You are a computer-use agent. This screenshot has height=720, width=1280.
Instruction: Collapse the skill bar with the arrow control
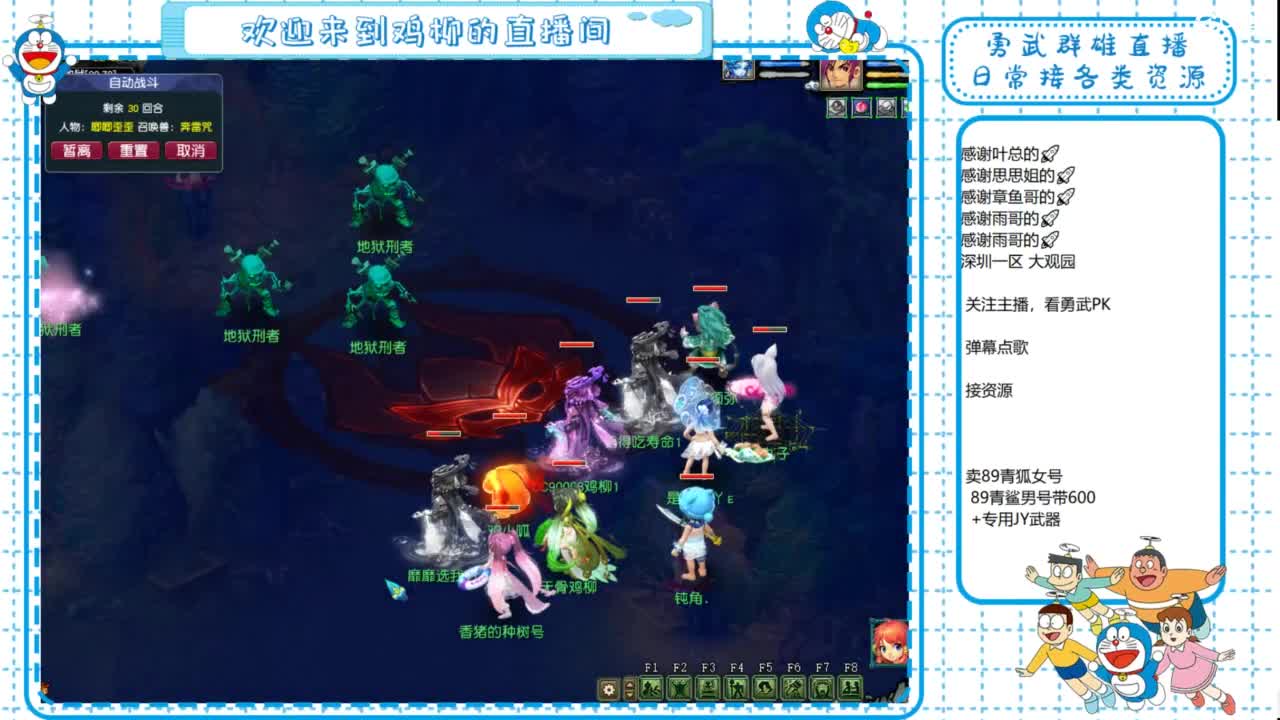(628, 687)
